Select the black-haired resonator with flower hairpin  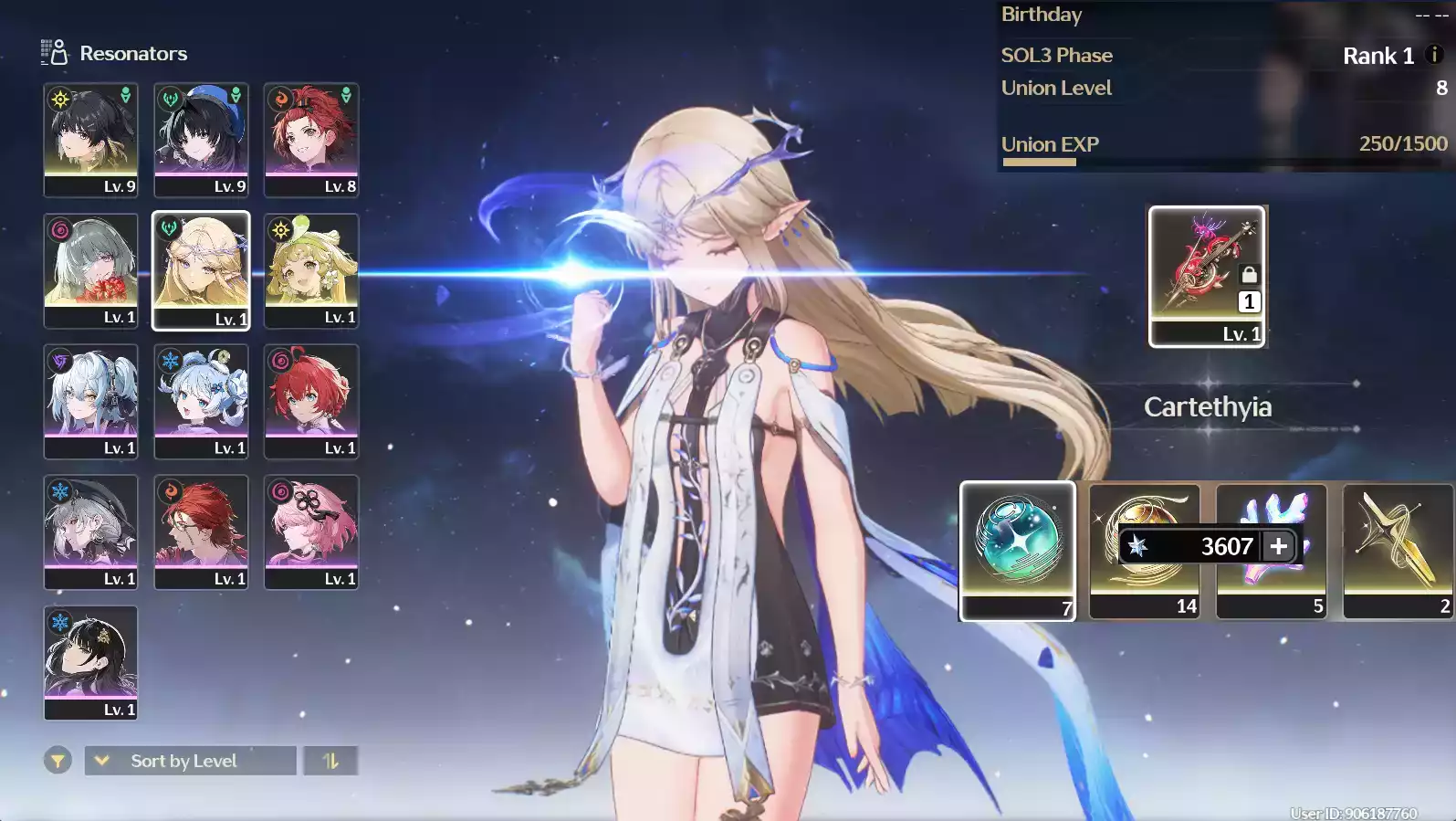coord(90,662)
